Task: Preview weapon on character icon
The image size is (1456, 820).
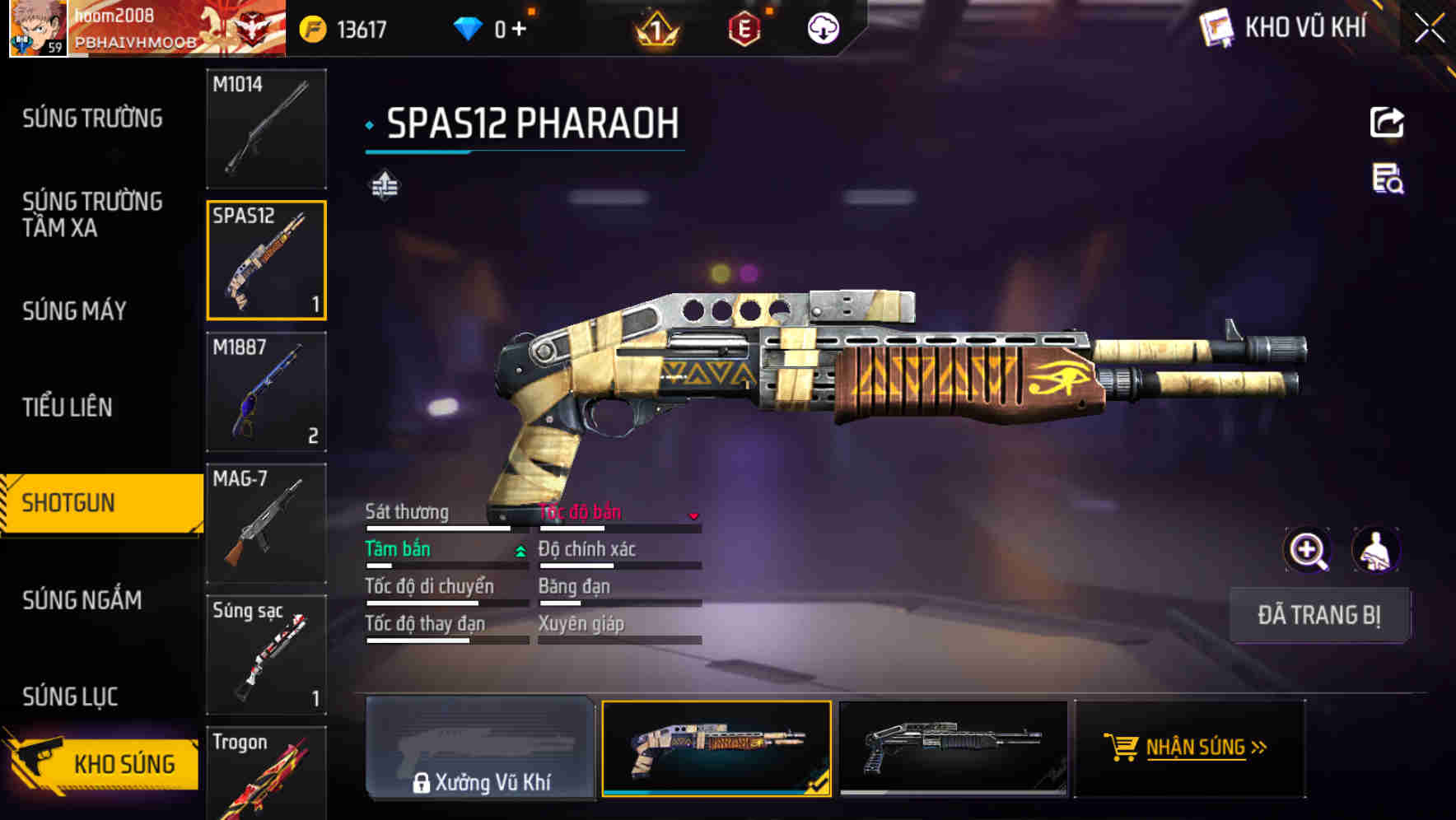Action: (x=1375, y=550)
